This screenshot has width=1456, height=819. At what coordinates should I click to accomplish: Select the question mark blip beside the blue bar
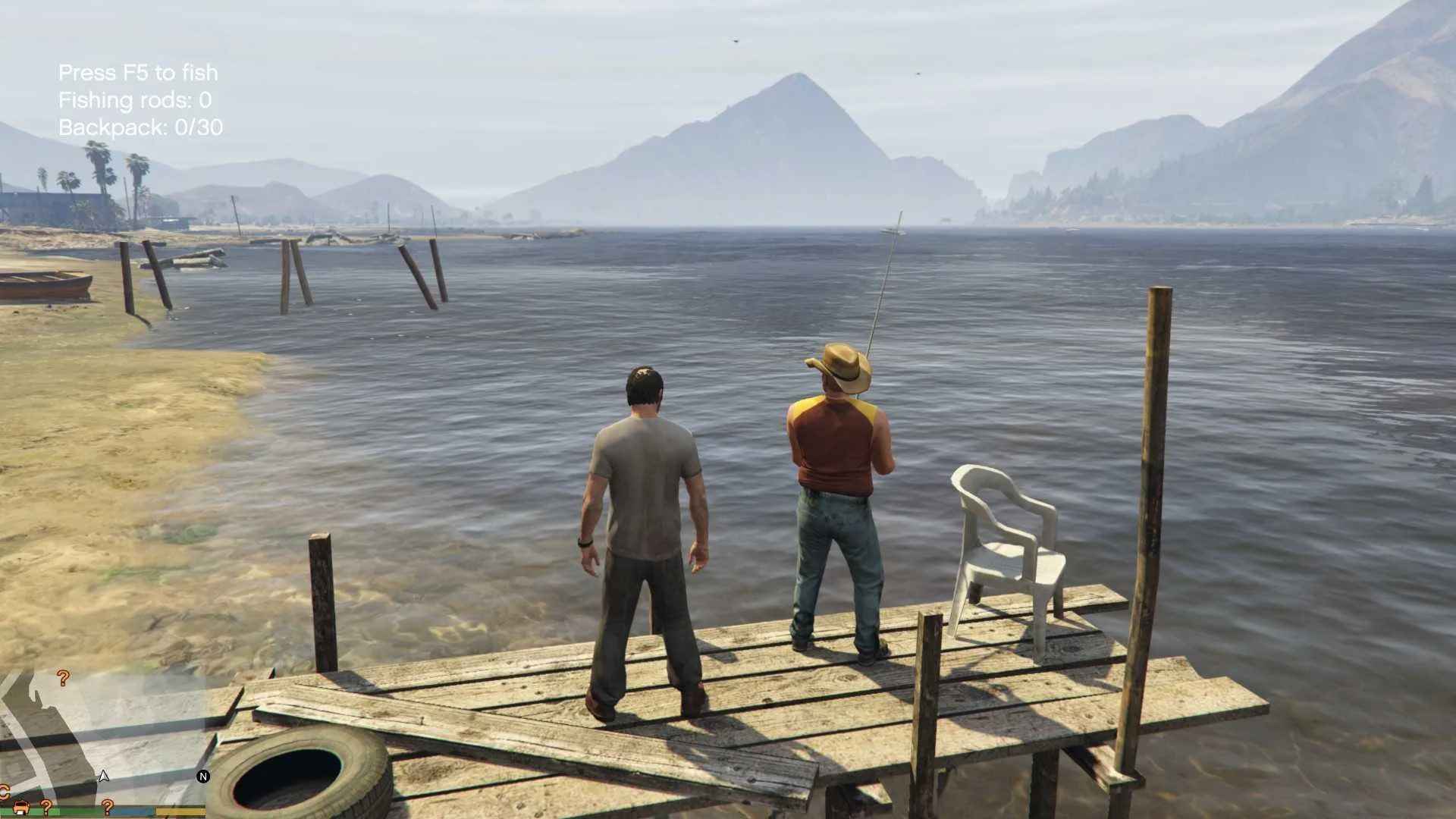pos(108,805)
